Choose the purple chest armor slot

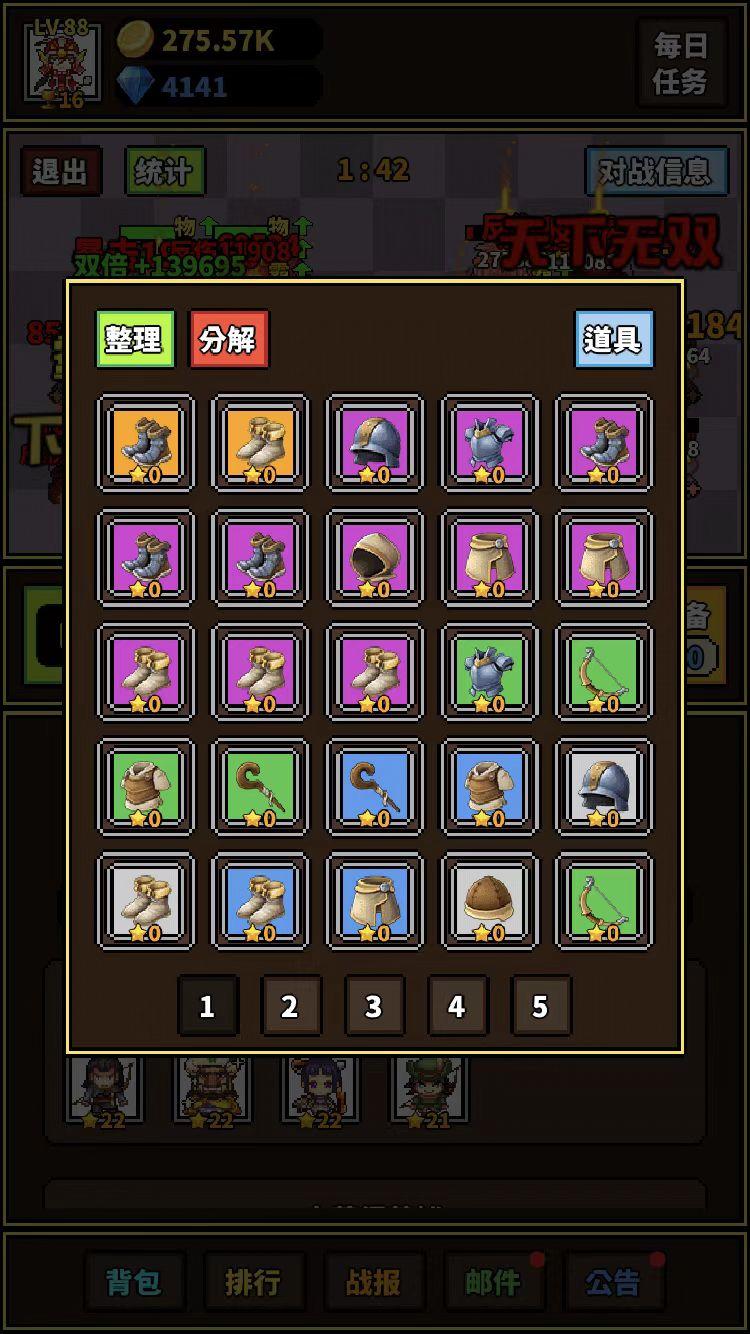coord(490,443)
